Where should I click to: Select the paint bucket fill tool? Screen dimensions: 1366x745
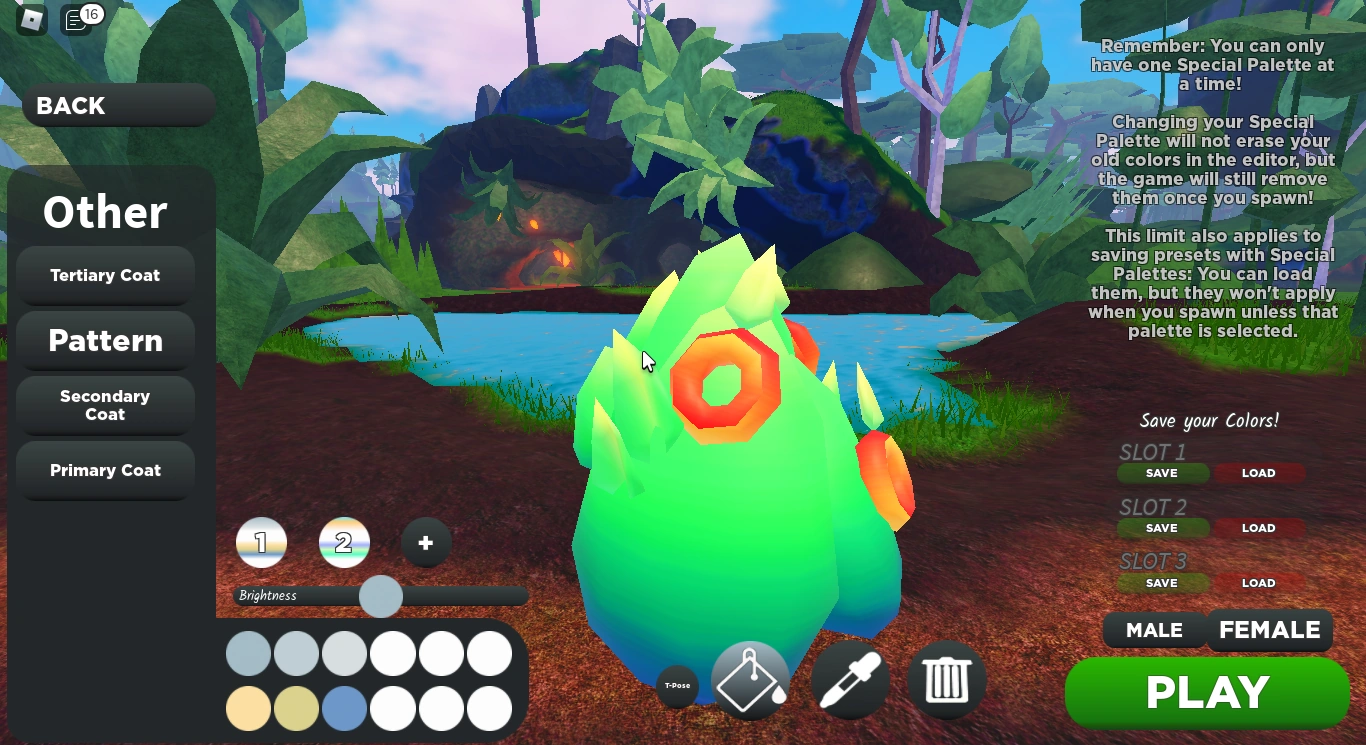click(751, 679)
